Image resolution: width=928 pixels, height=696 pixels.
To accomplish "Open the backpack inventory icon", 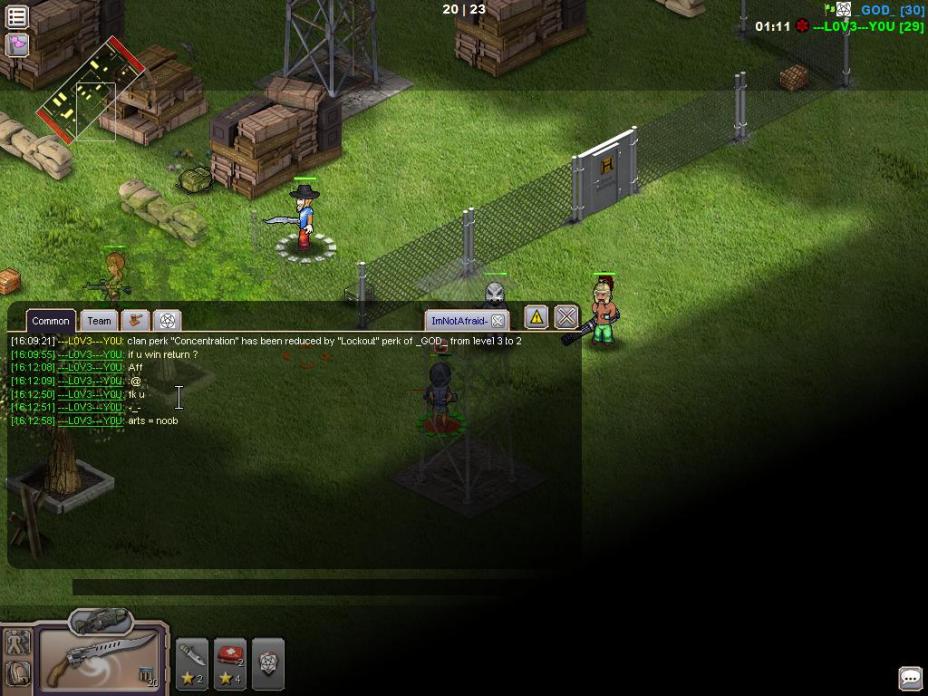I will point(17,674).
